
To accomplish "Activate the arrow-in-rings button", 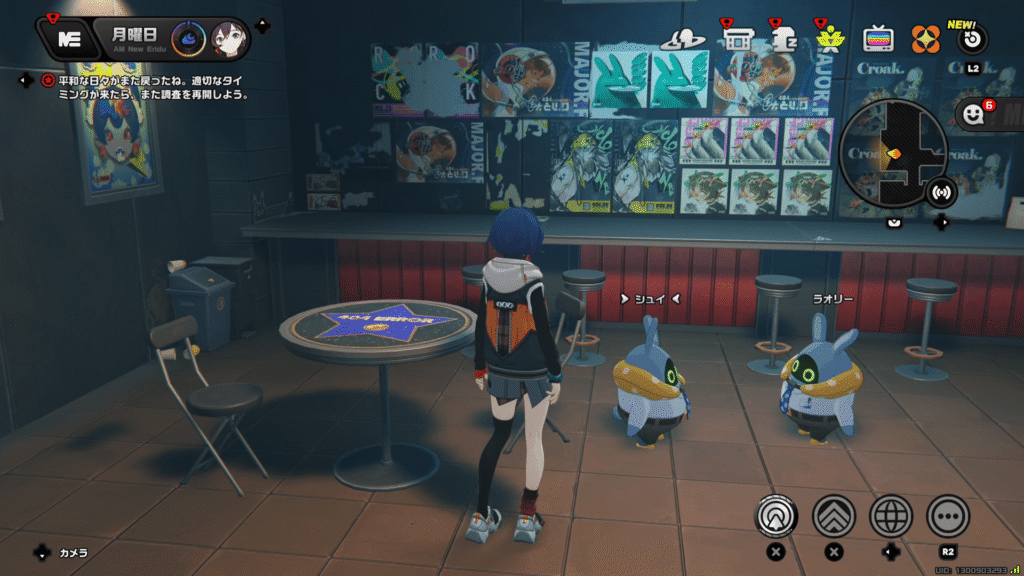I will (774, 516).
